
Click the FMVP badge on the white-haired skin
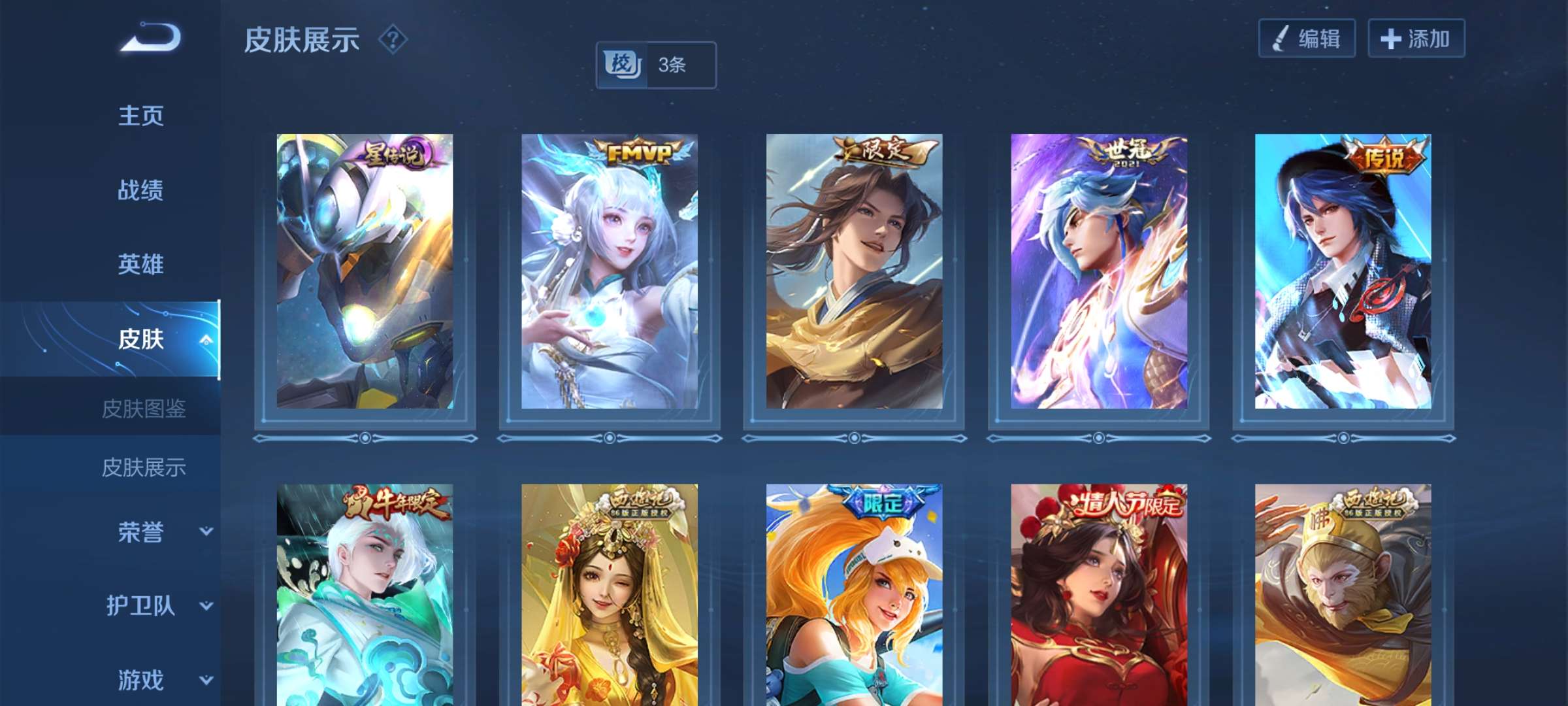click(x=637, y=153)
